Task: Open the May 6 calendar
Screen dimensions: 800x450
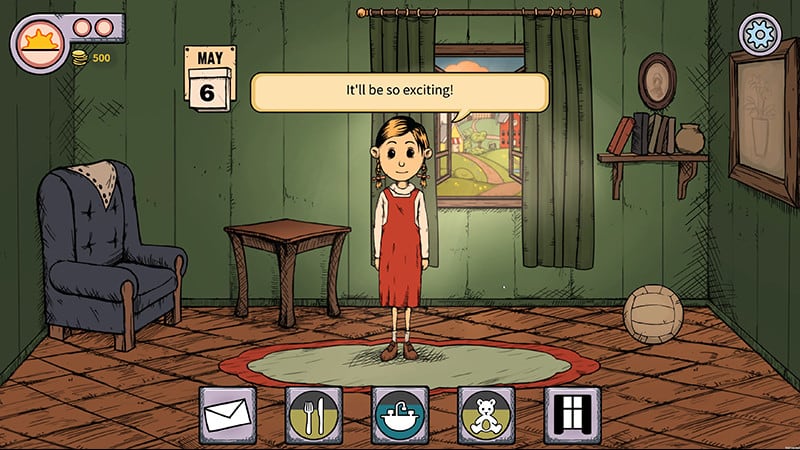Action: click(x=209, y=80)
